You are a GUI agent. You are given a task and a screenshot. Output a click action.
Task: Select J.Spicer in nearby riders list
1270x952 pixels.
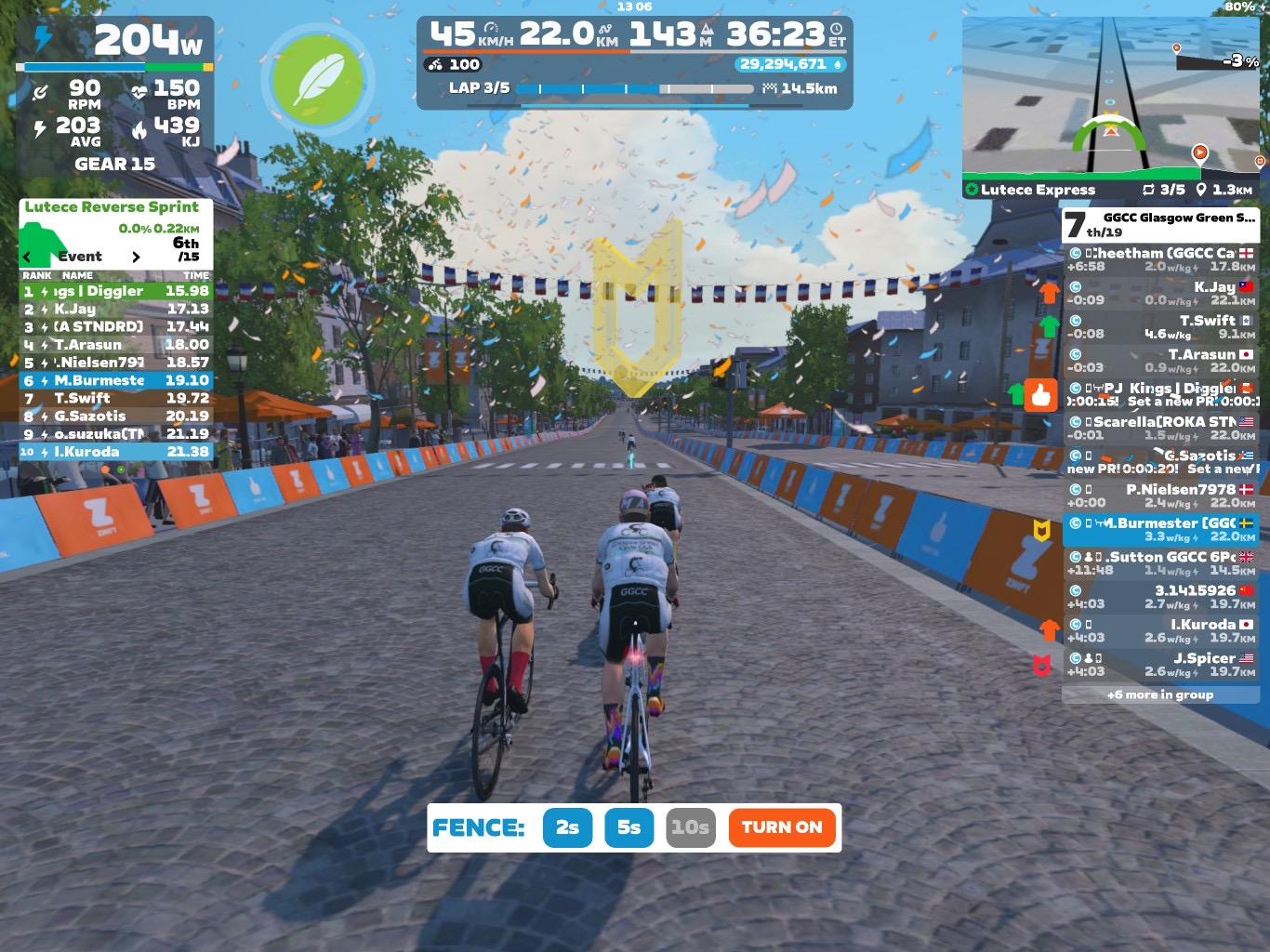click(x=1160, y=664)
